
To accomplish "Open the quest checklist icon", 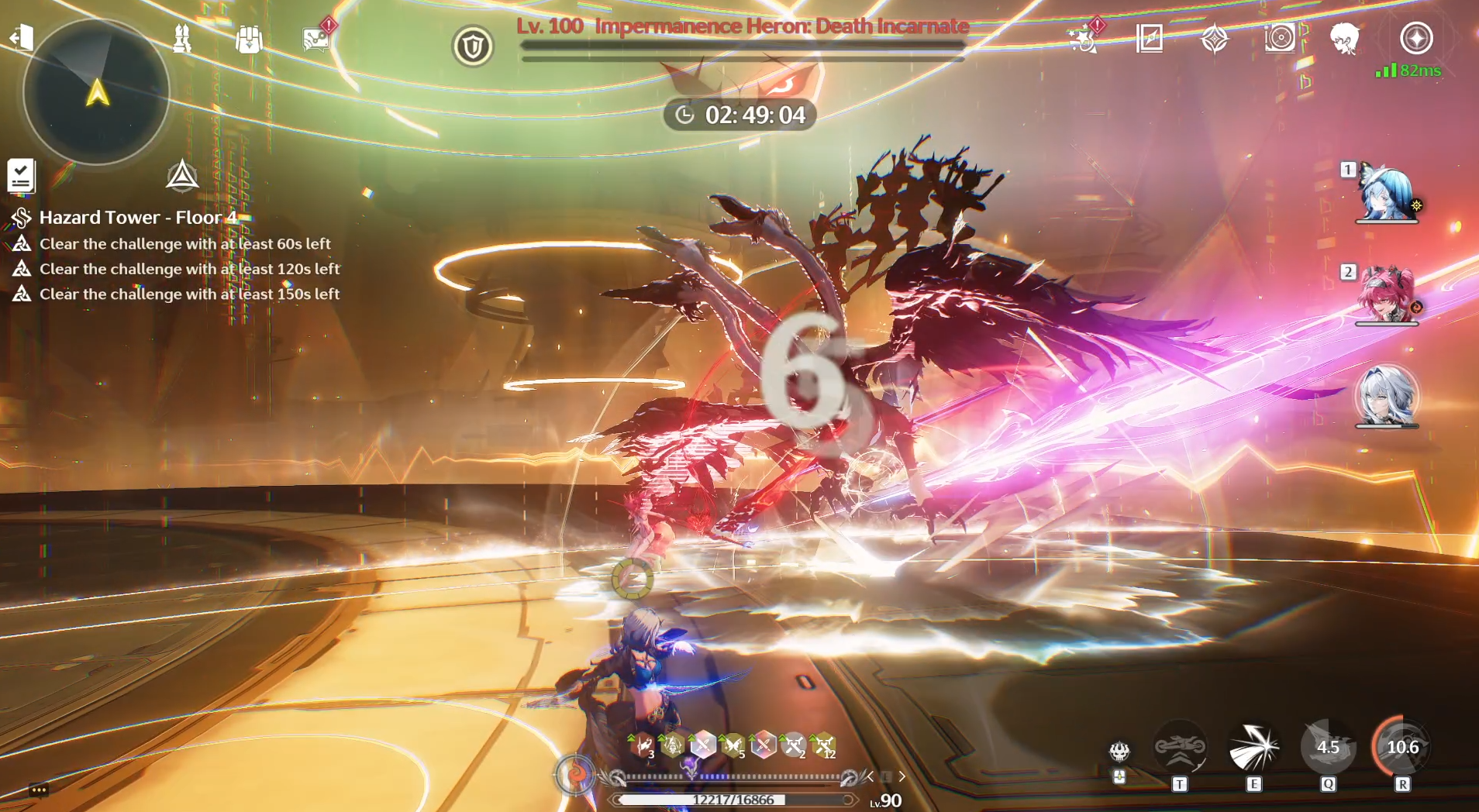I will (21, 176).
